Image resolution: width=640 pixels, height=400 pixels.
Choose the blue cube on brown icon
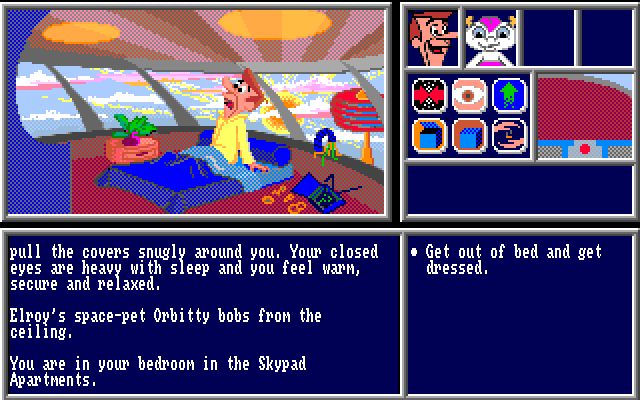[468, 134]
